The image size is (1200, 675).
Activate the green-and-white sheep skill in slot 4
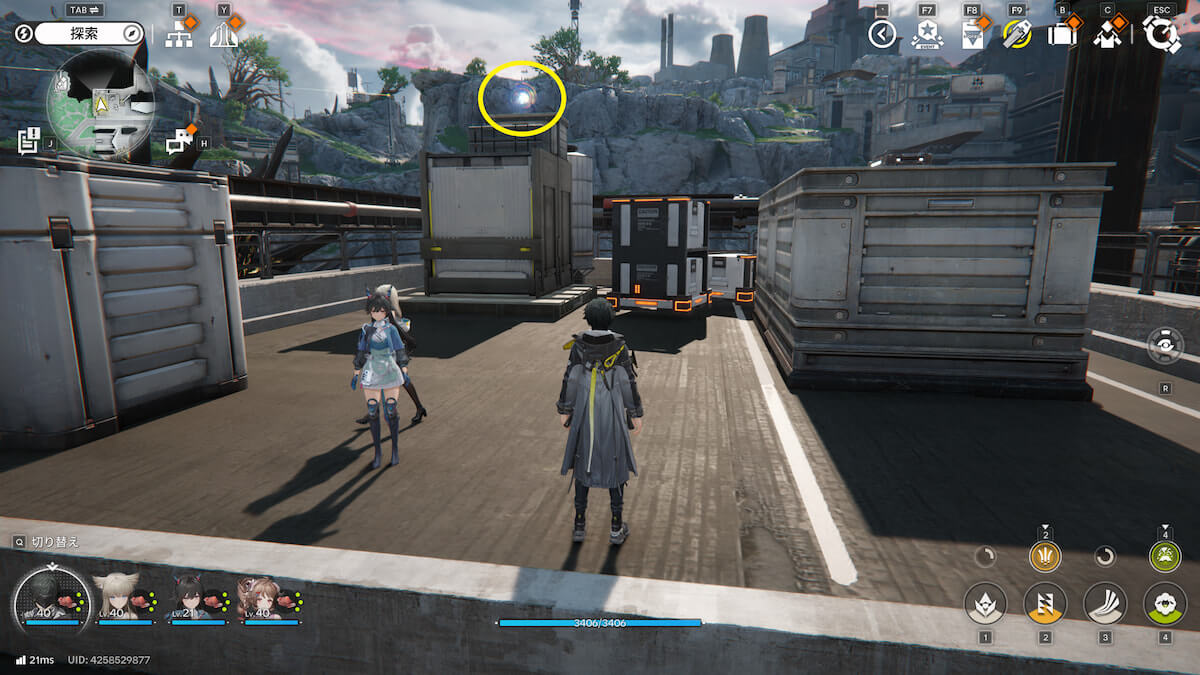[1164, 603]
